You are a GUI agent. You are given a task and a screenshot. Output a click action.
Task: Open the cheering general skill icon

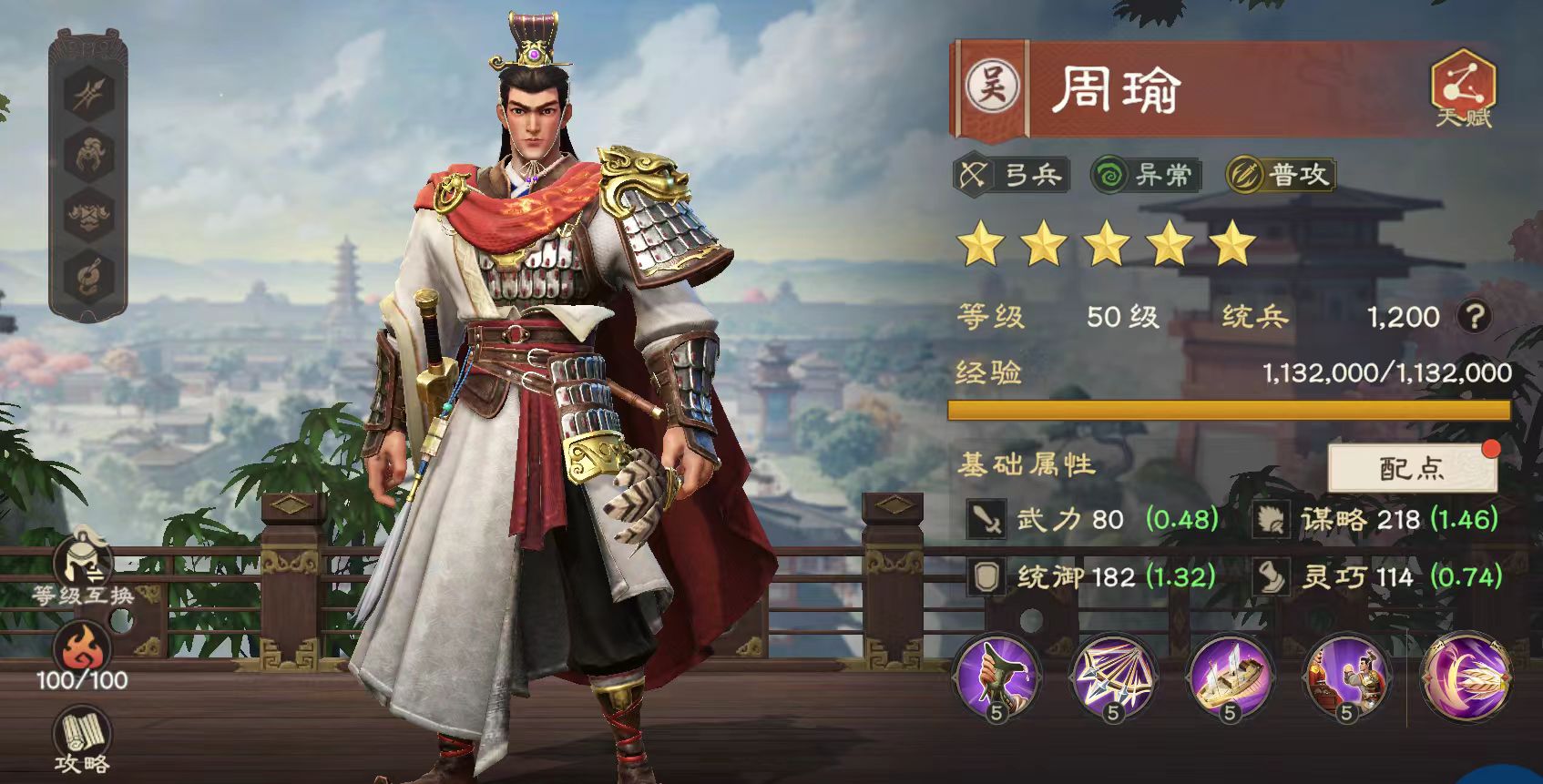pyautogui.click(x=1346, y=678)
